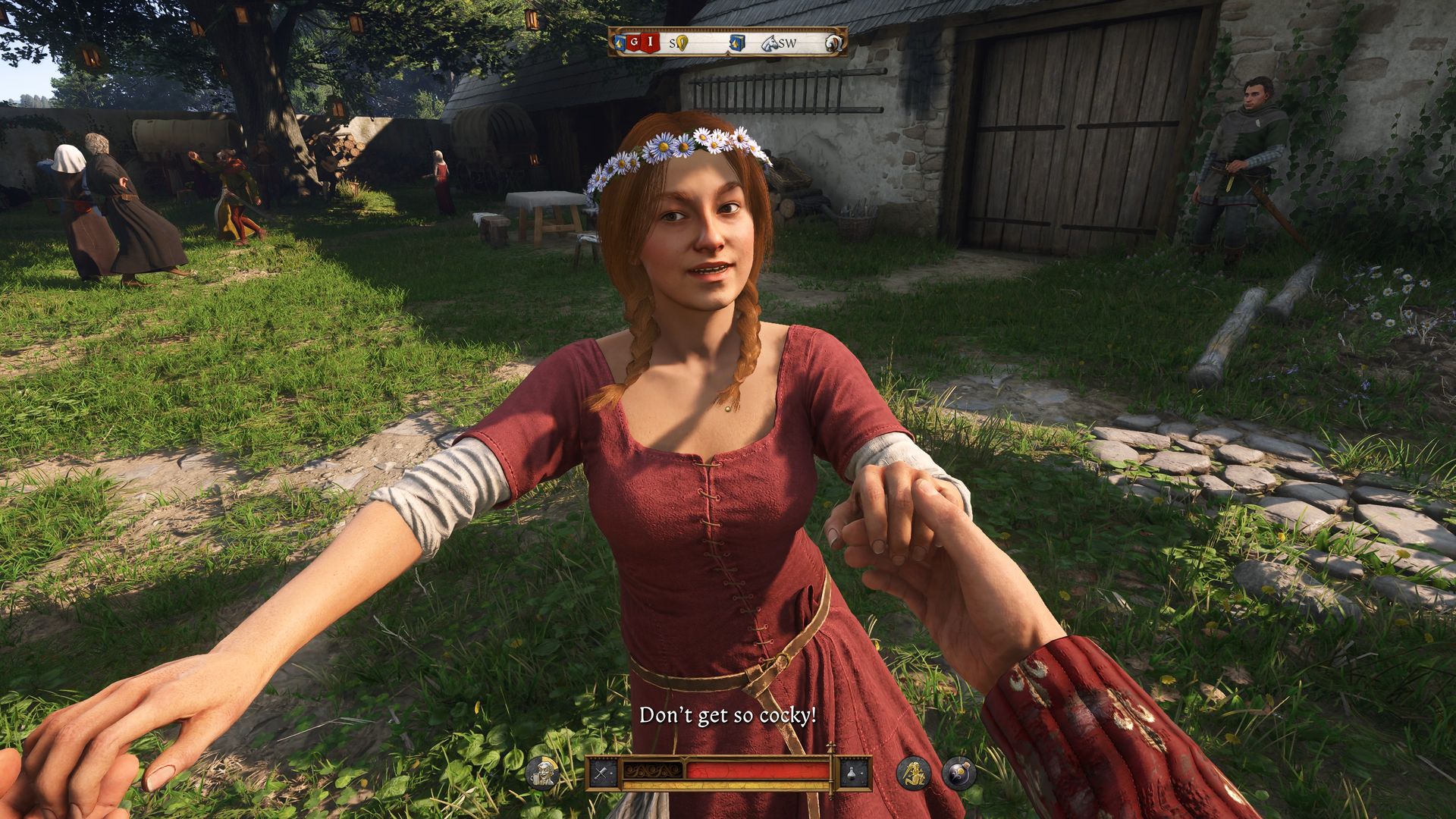Select the red I banner compass marker

point(649,43)
